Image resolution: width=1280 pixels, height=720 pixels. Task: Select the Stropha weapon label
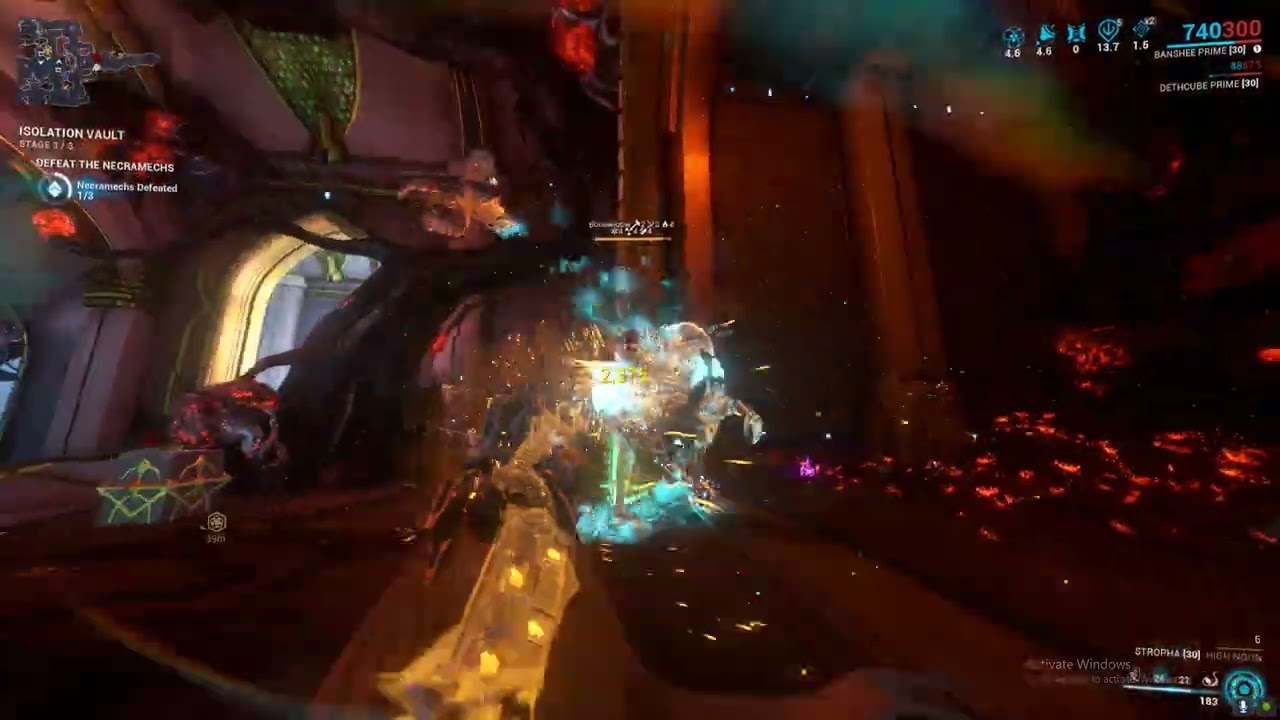pos(1166,653)
